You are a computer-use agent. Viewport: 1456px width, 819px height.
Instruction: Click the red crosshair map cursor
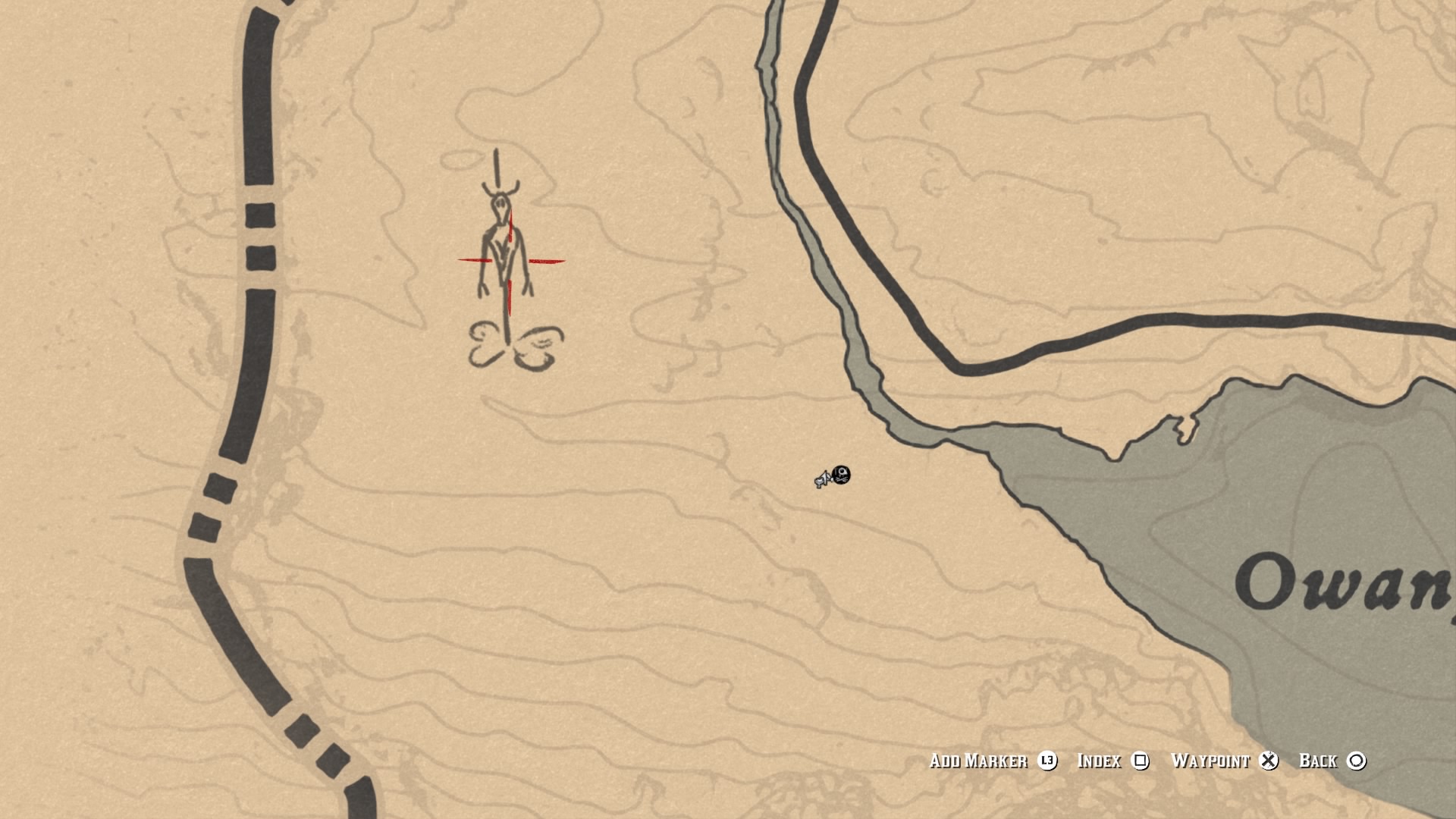[x=510, y=262]
